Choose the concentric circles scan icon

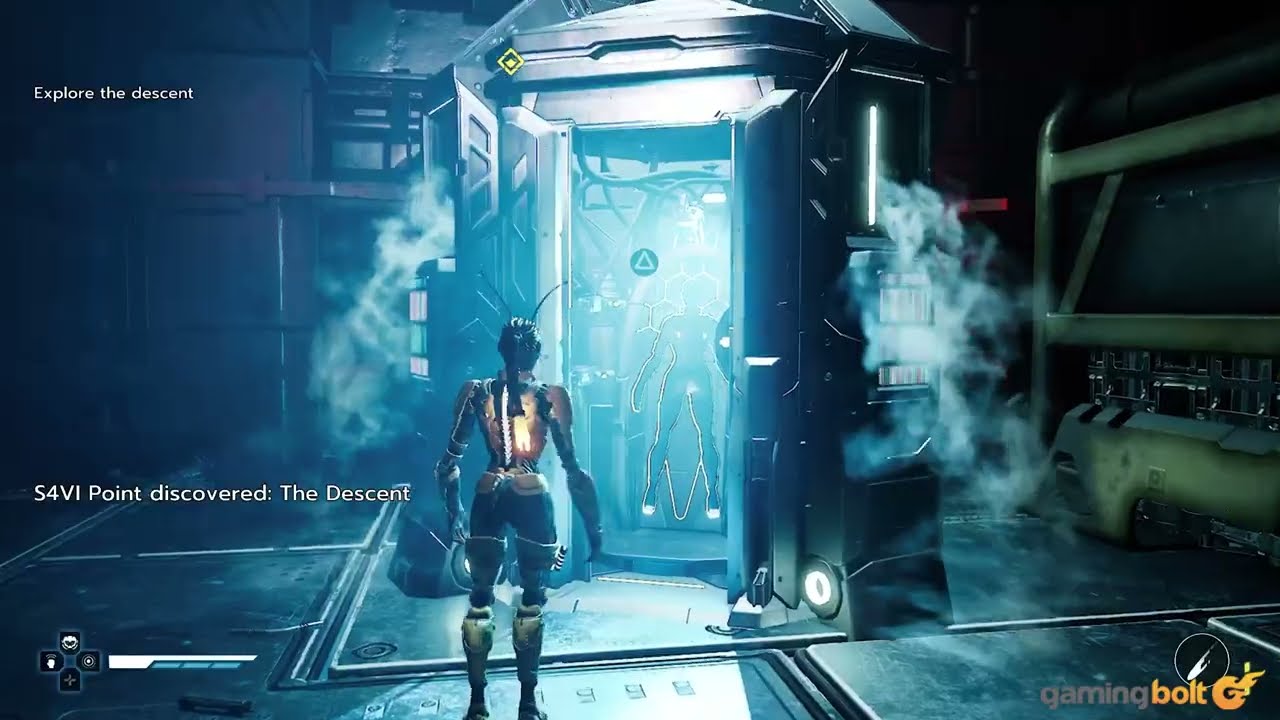(x=90, y=661)
